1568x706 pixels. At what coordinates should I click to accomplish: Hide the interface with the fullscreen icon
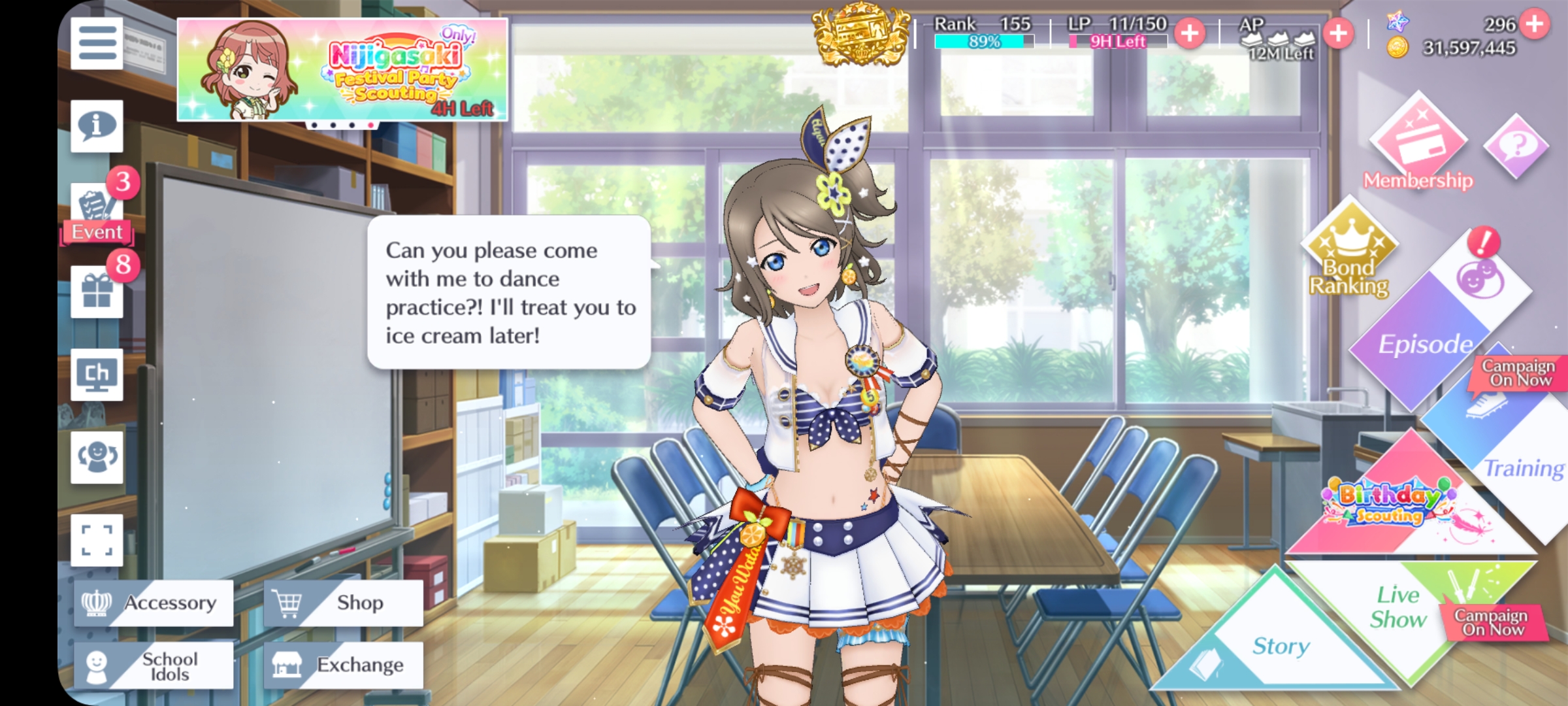pyautogui.click(x=97, y=541)
